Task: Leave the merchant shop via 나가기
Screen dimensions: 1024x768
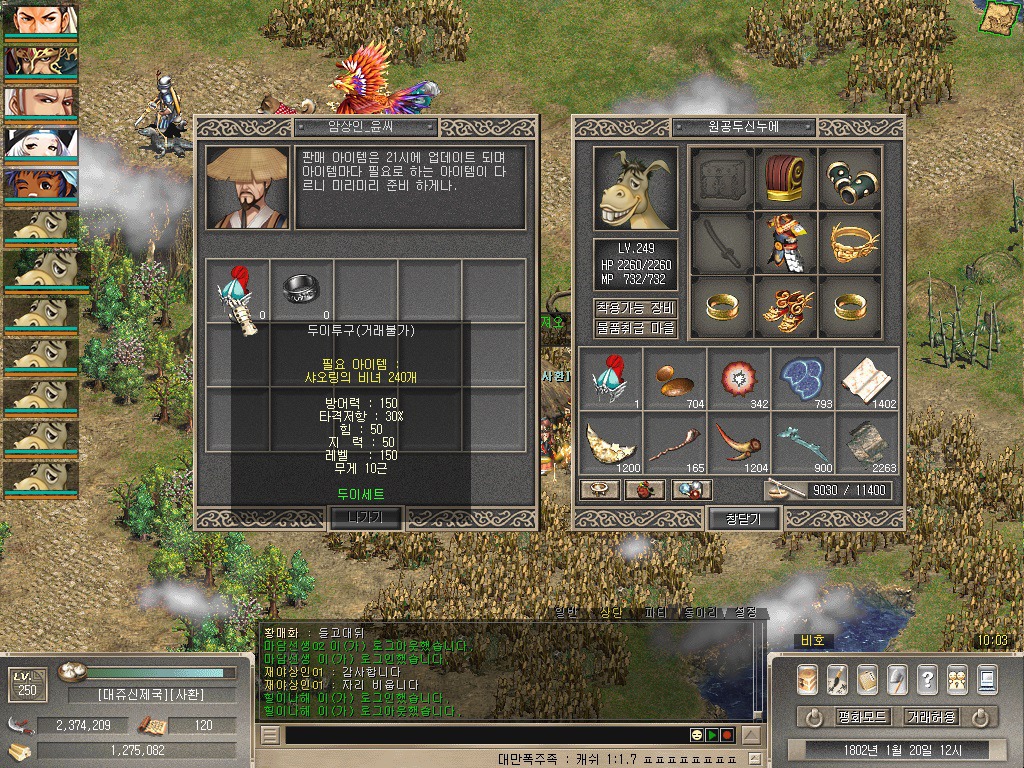Action: pos(365,517)
